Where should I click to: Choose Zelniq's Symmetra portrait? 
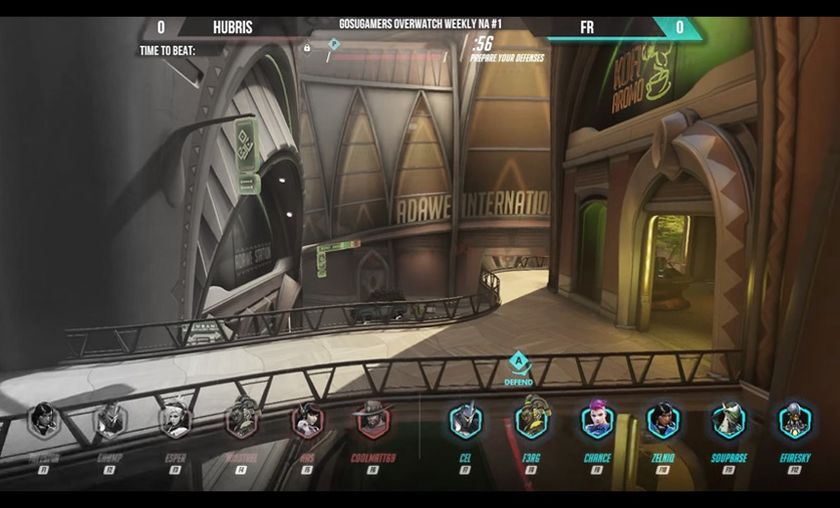tap(663, 420)
